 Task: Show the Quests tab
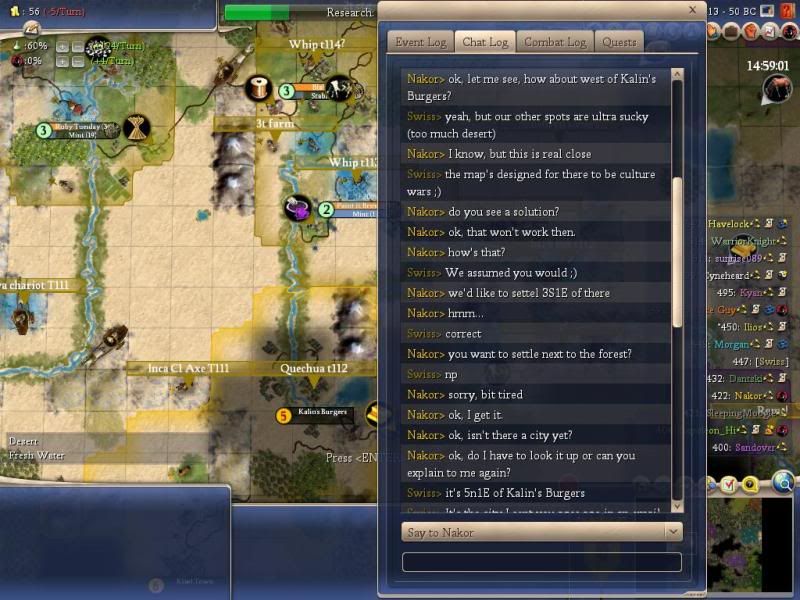tap(619, 42)
